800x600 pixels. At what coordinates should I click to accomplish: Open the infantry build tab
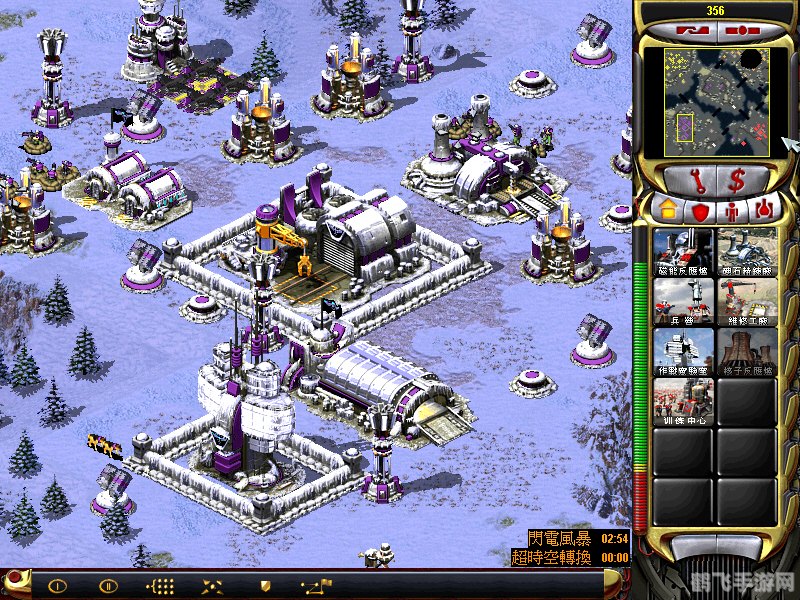point(733,211)
